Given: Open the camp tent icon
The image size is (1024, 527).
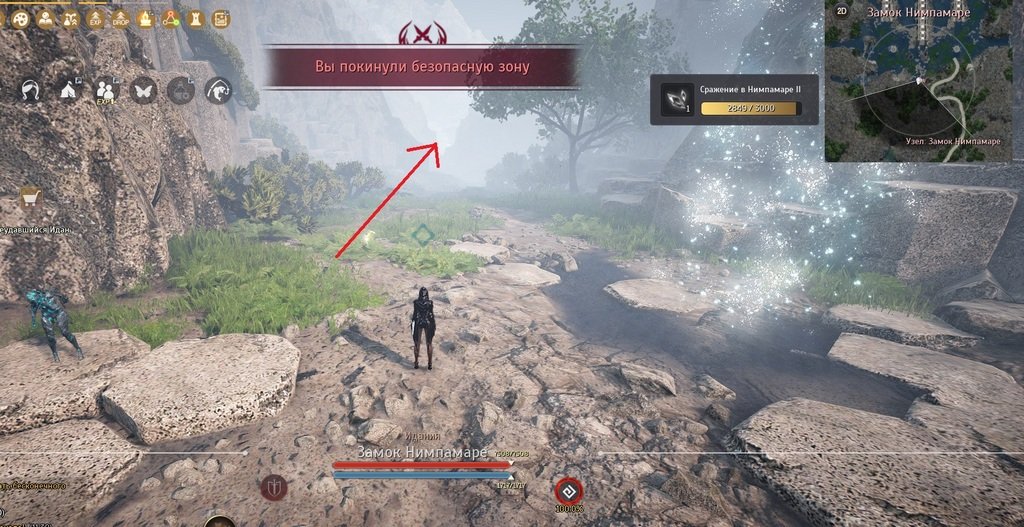Looking at the screenshot, I should point(69,90).
